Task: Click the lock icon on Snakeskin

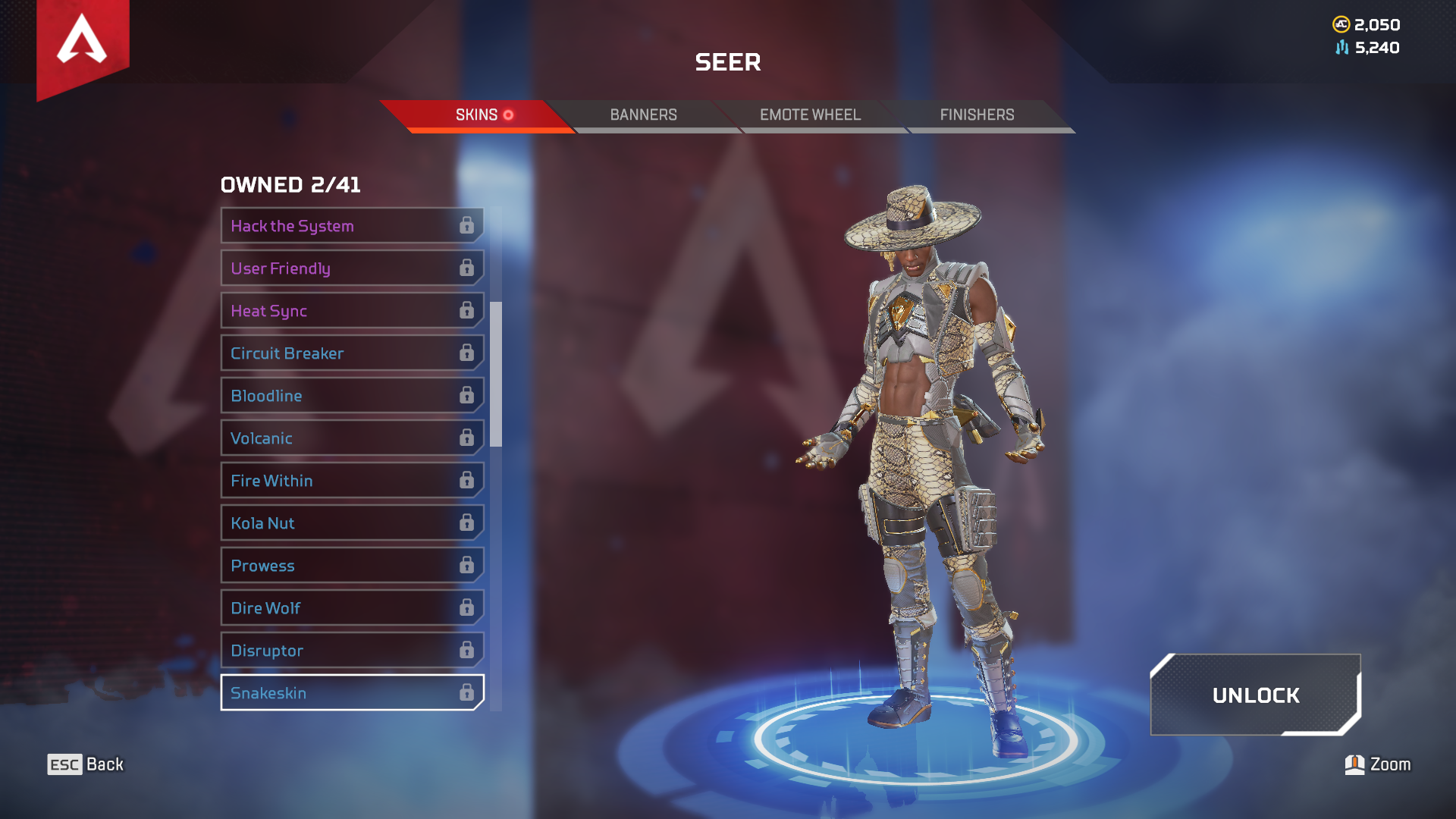Action: [x=467, y=692]
